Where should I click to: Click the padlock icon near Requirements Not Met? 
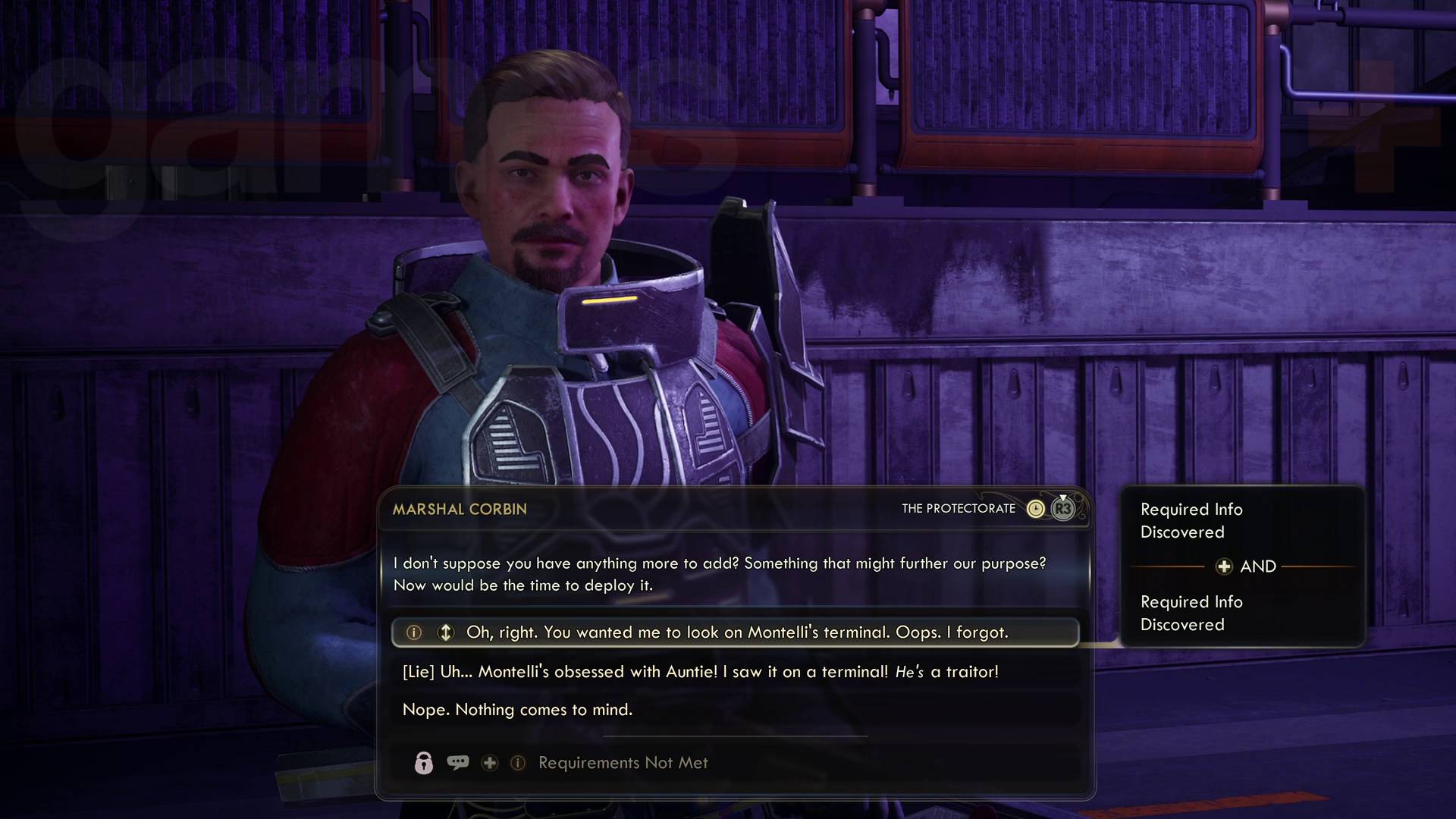pyautogui.click(x=423, y=763)
